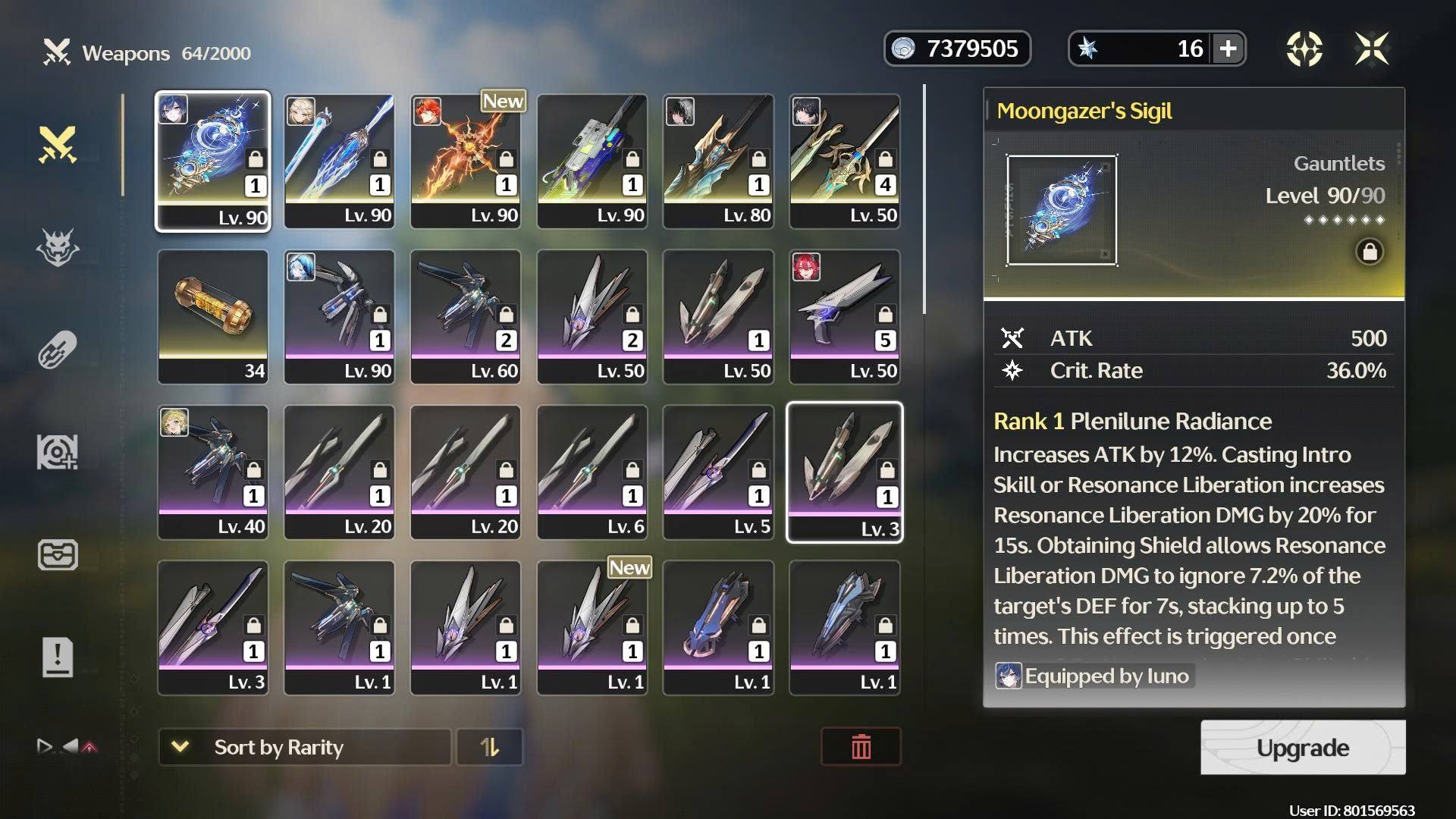Choose the Lv. 6 sword slot

[x=591, y=472]
